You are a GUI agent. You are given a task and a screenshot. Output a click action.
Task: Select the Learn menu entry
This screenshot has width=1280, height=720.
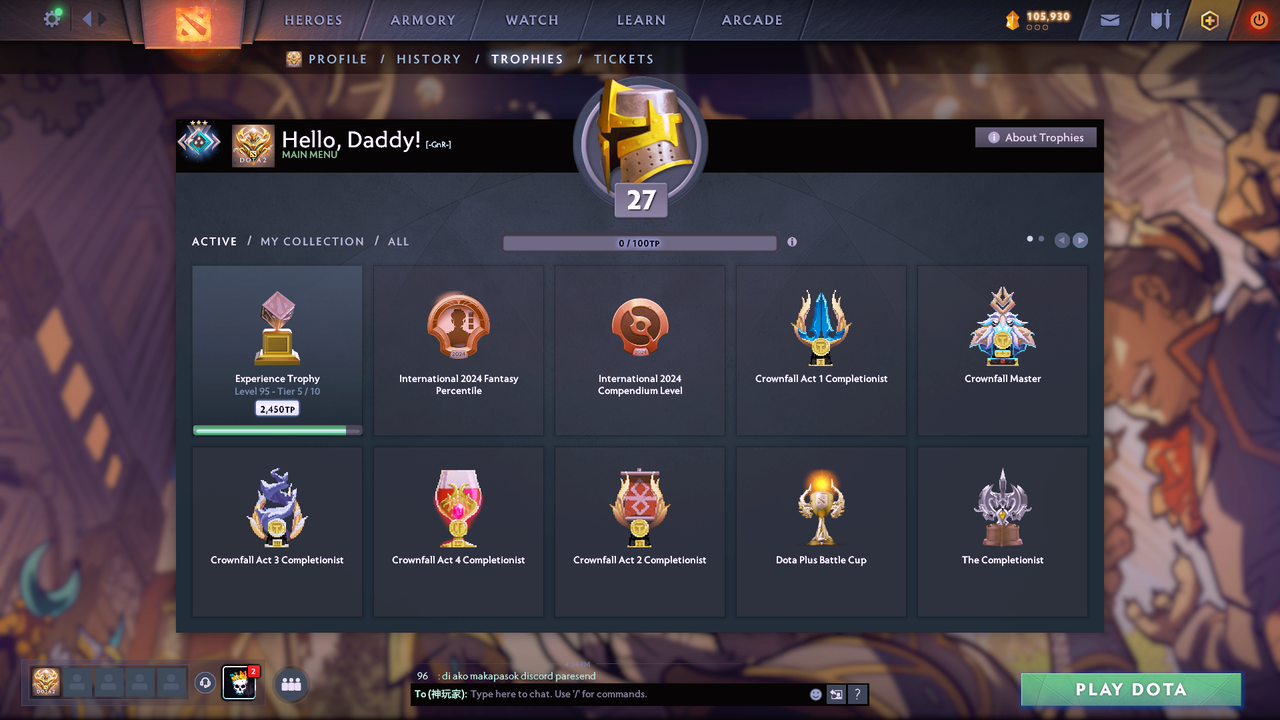[x=641, y=20]
